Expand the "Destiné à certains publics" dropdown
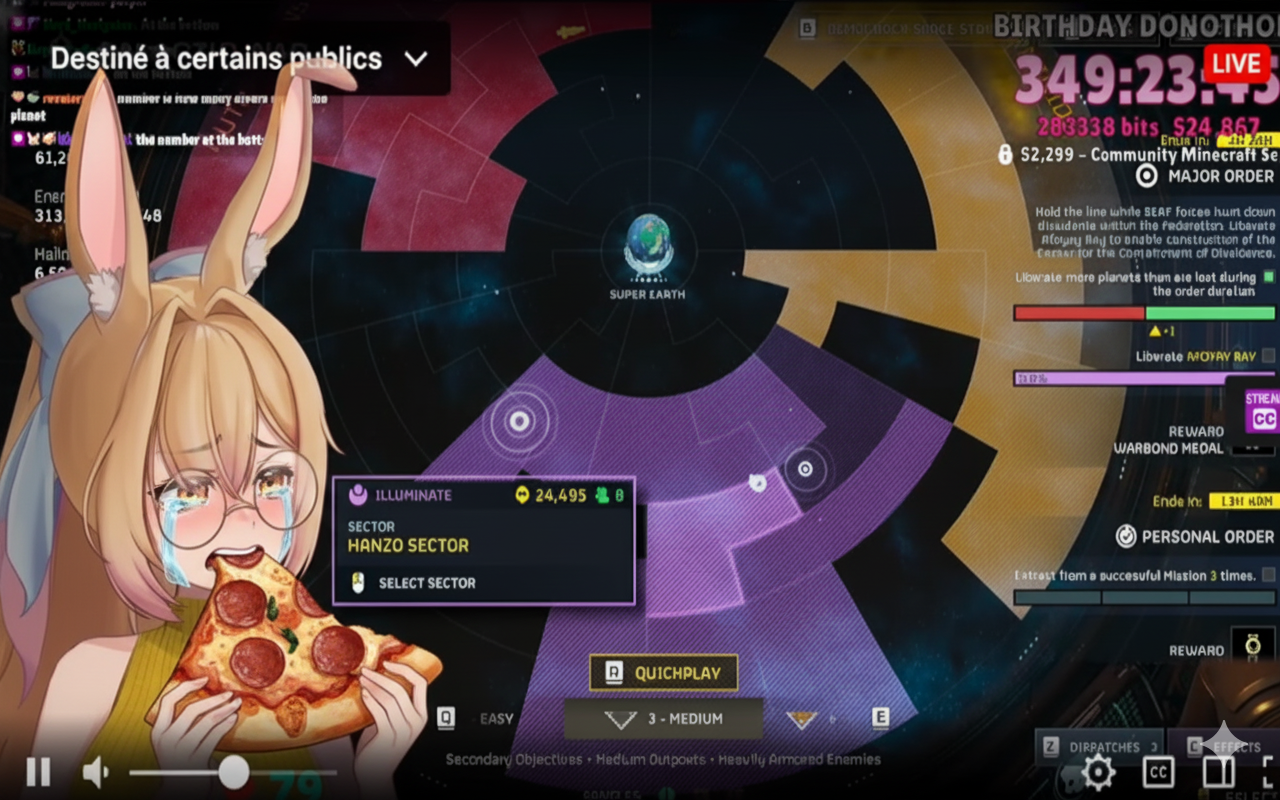 416,59
